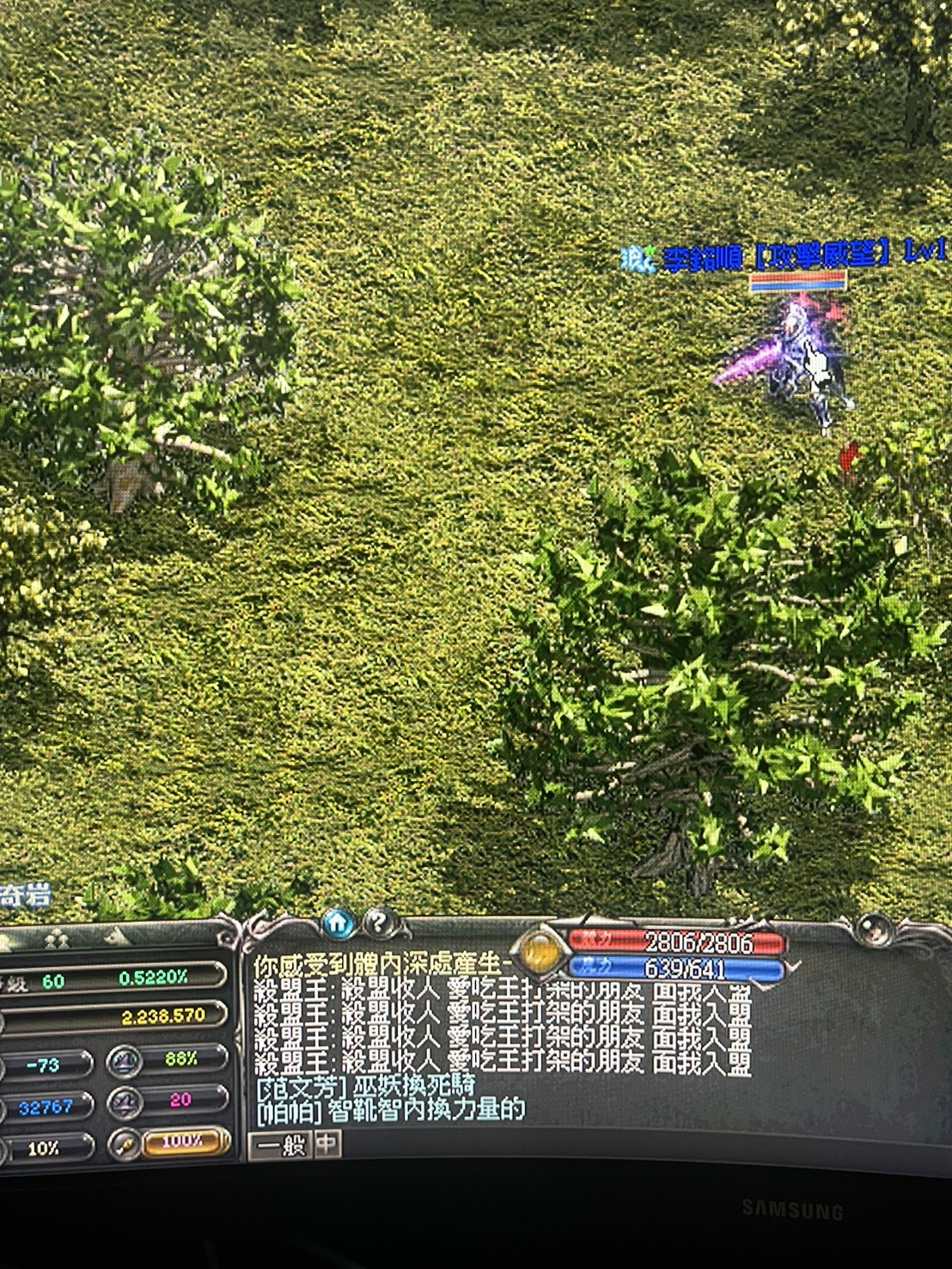The image size is (952, 1269).
Task: Click the round ornament button on panel's right
Action: coord(874,930)
